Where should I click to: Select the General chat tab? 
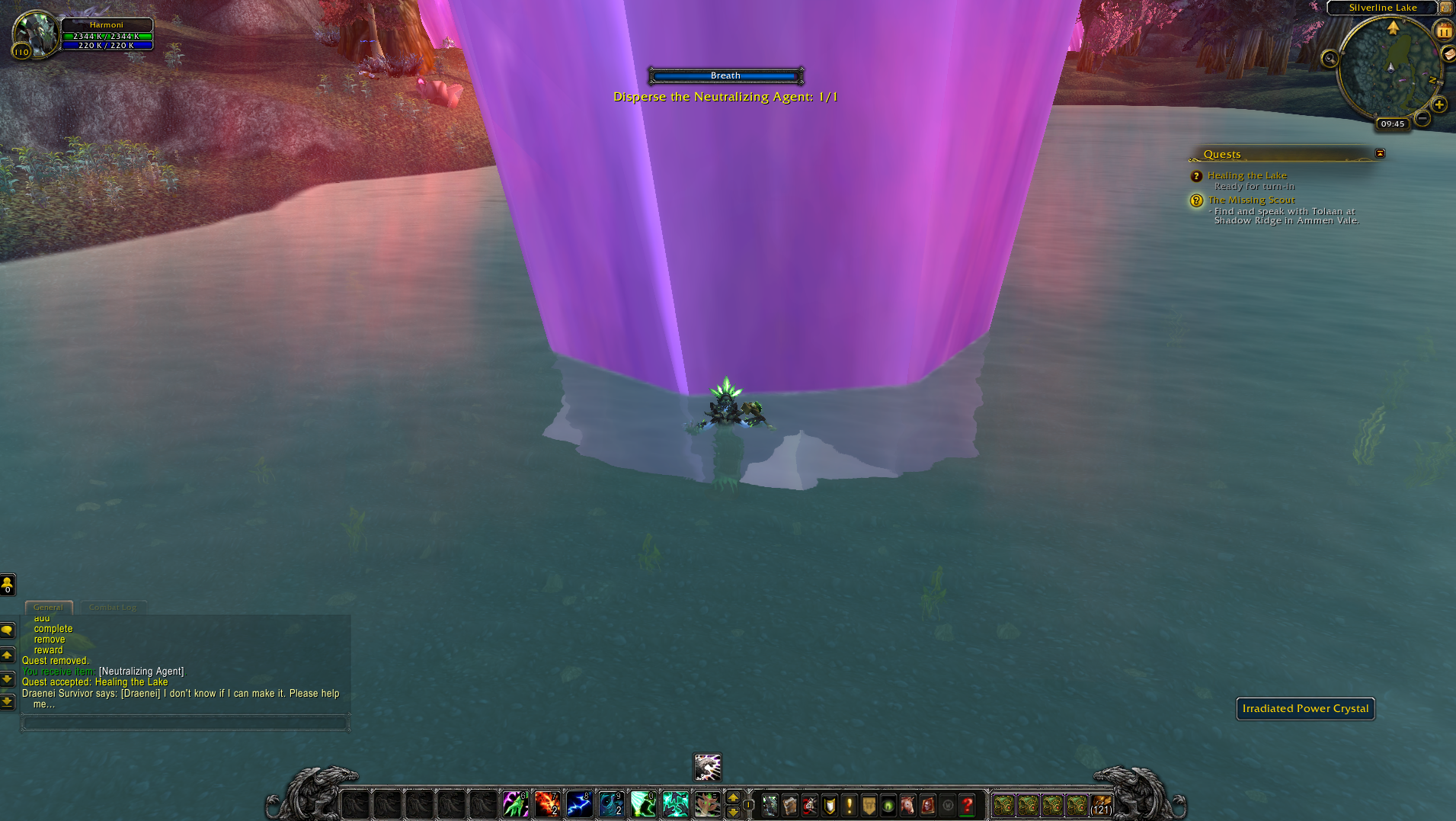coord(48,607)
